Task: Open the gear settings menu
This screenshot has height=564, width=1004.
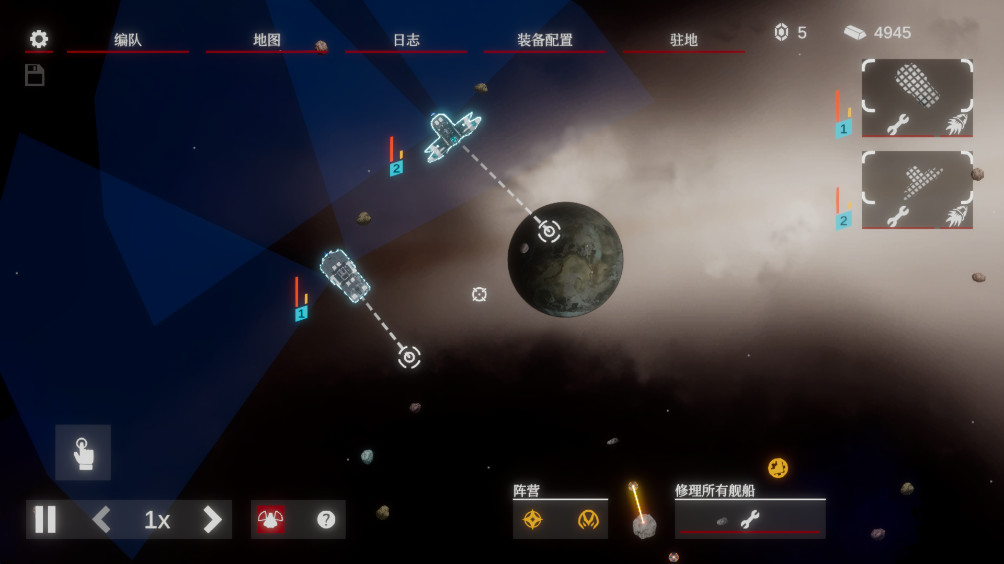Action: tap(38, 39)
